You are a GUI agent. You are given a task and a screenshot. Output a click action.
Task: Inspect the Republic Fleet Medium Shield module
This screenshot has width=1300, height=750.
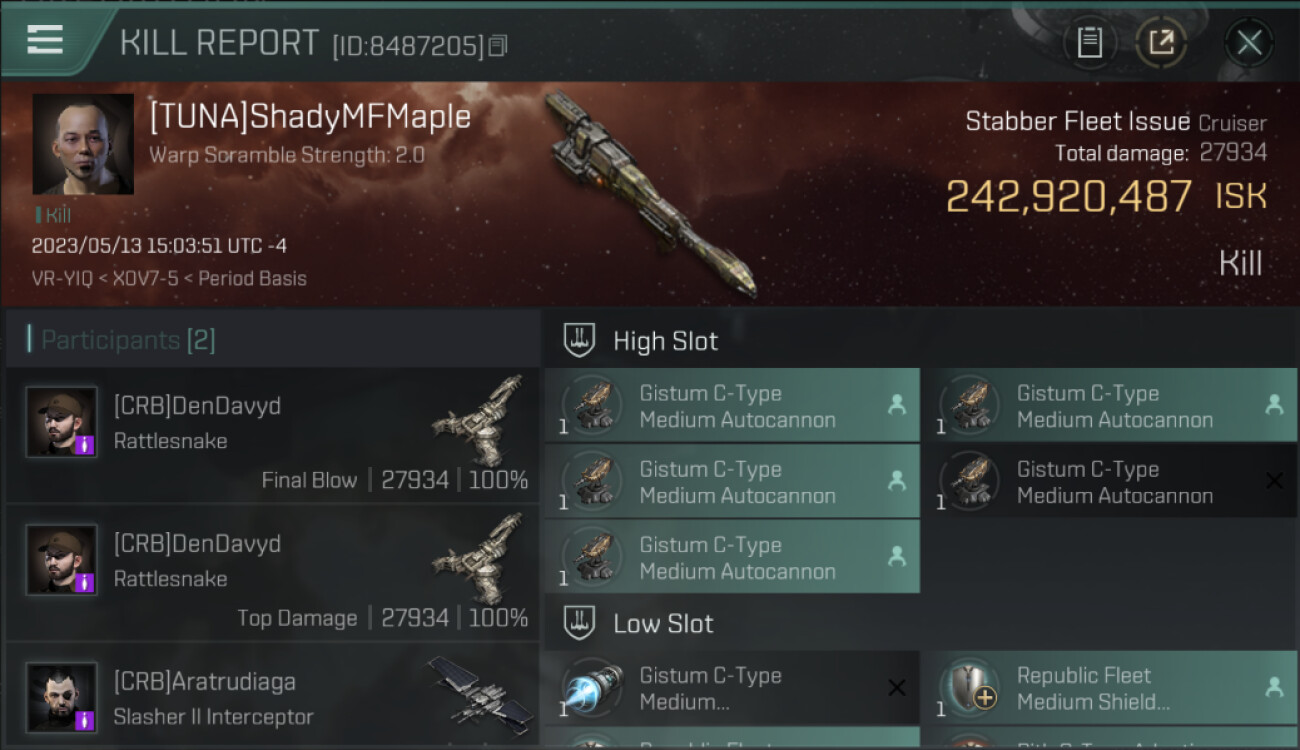[1108, 688]
